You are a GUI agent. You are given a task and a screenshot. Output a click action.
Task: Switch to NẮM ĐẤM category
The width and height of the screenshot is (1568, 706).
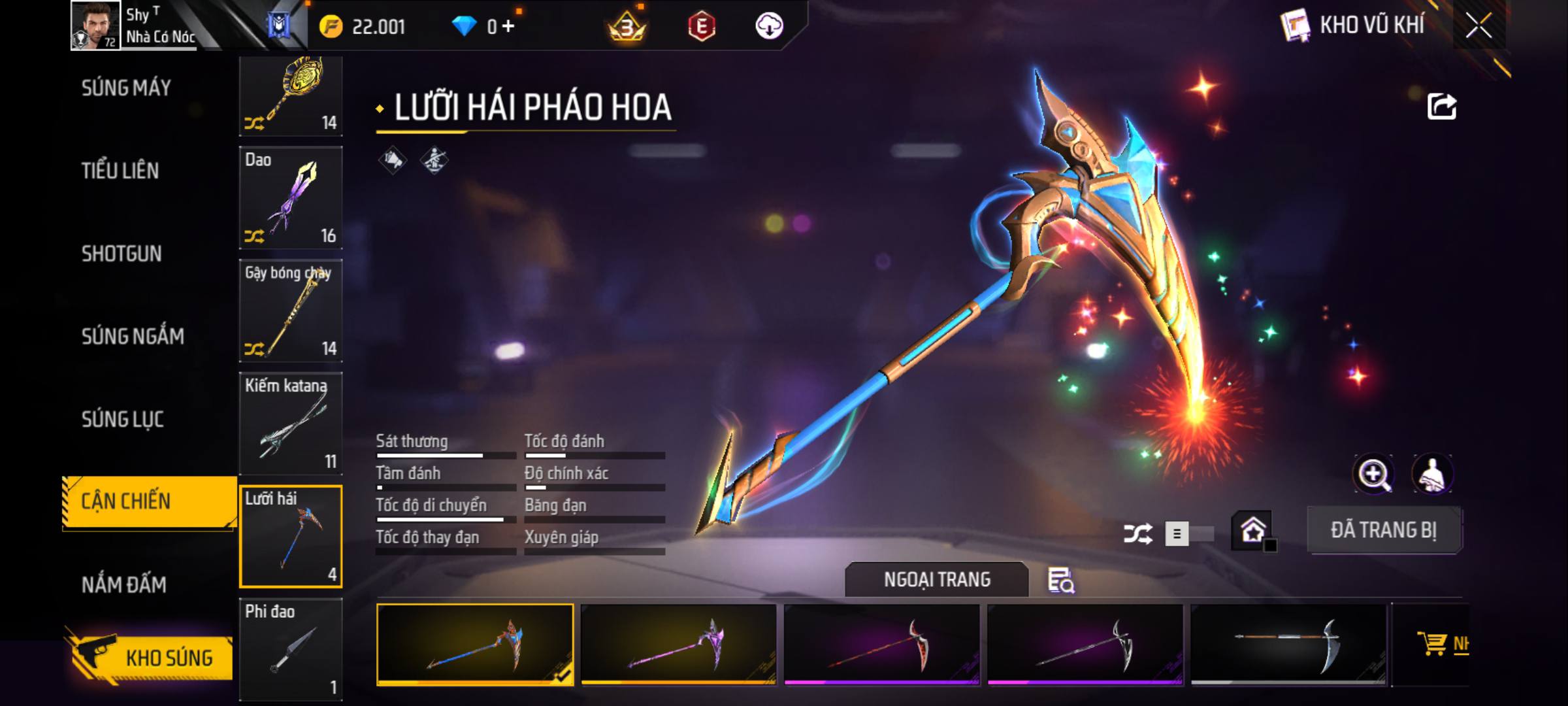pos(124,584)
